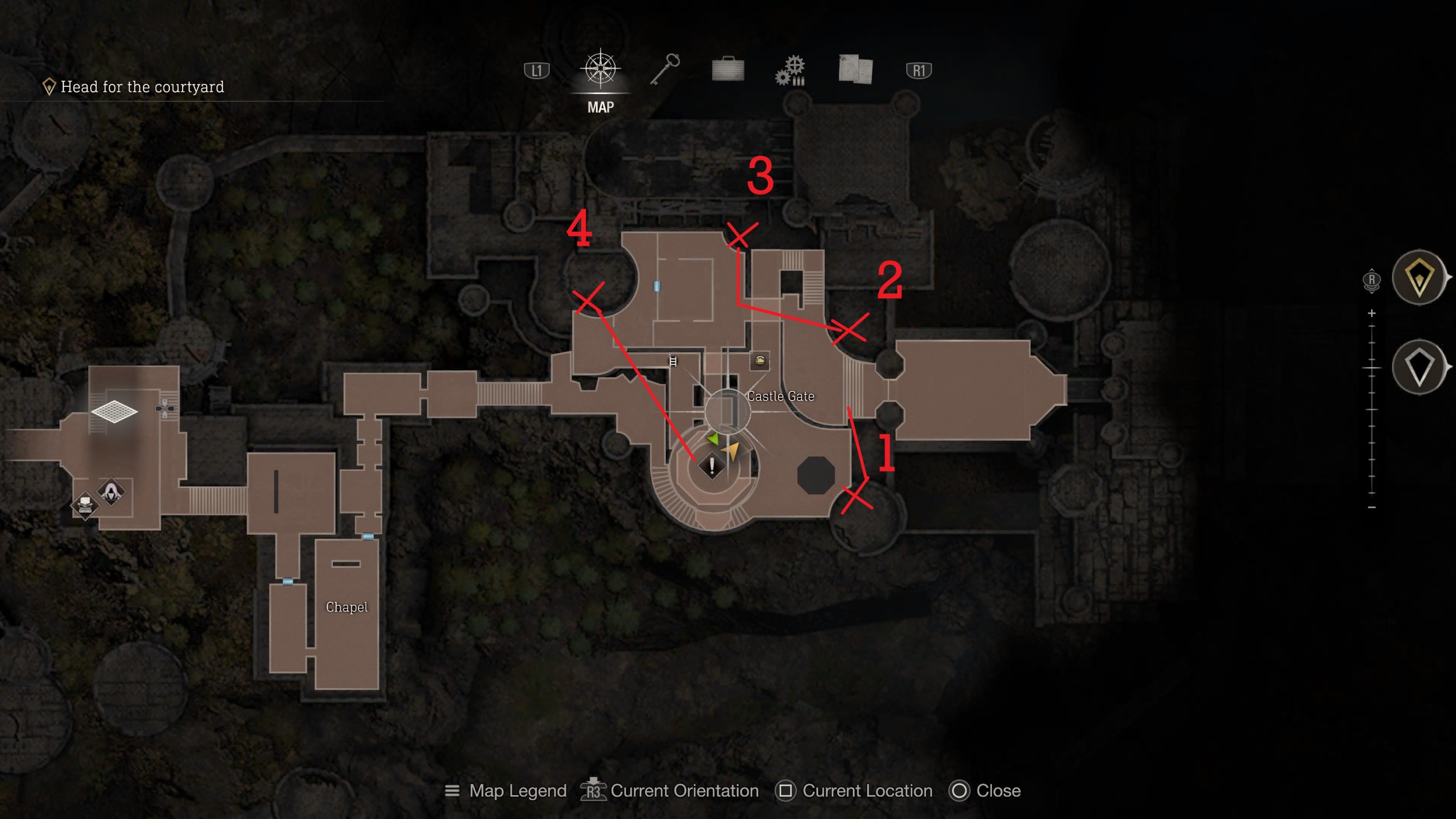Click the ladder icon above Castle Gate
The height and width of the screenshot is (819, 1456).
pos(673,362)
